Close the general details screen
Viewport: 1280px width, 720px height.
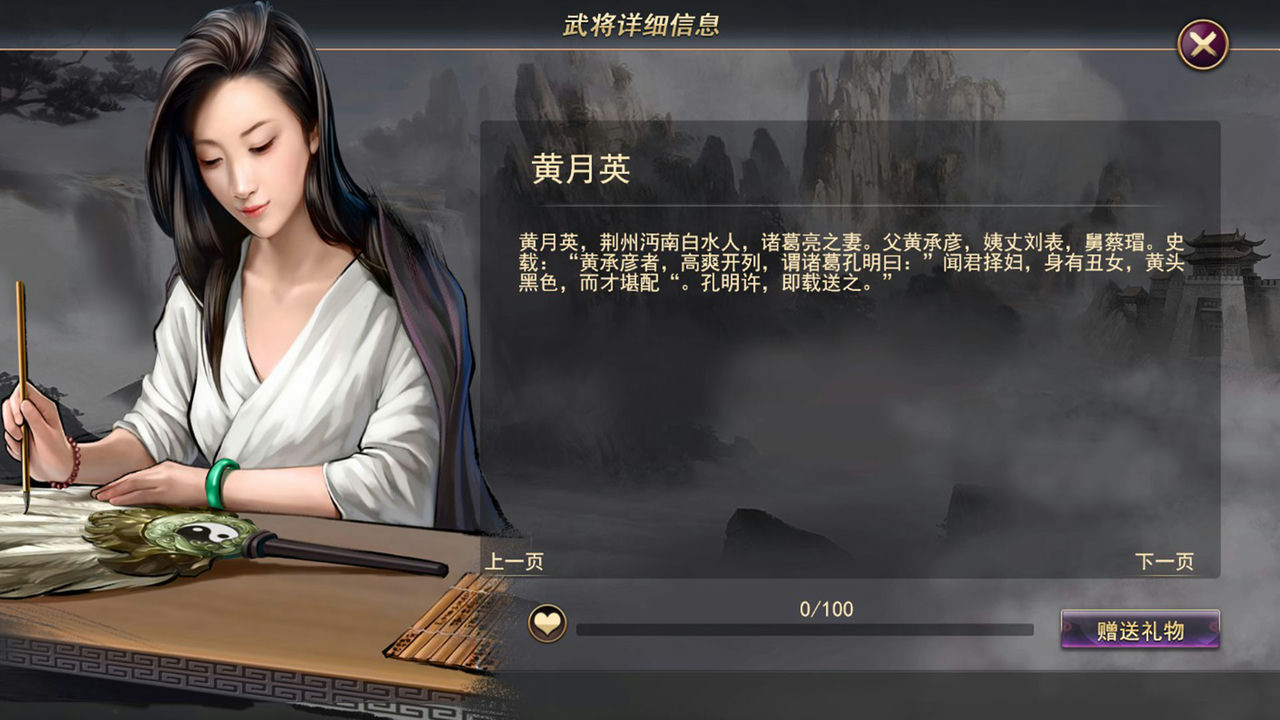[1203, 44]
